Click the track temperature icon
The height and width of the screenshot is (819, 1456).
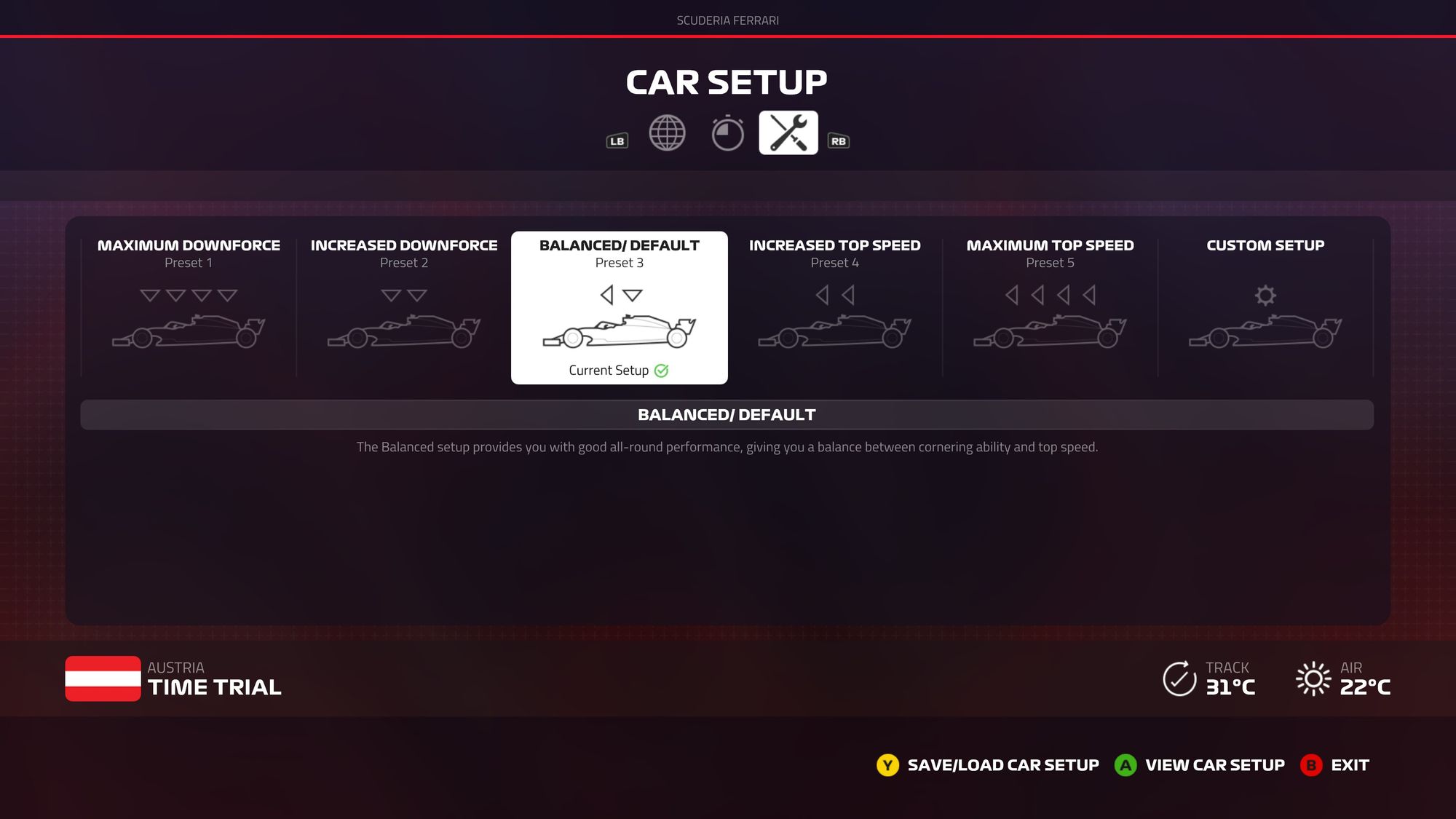tap(1179, 678)
